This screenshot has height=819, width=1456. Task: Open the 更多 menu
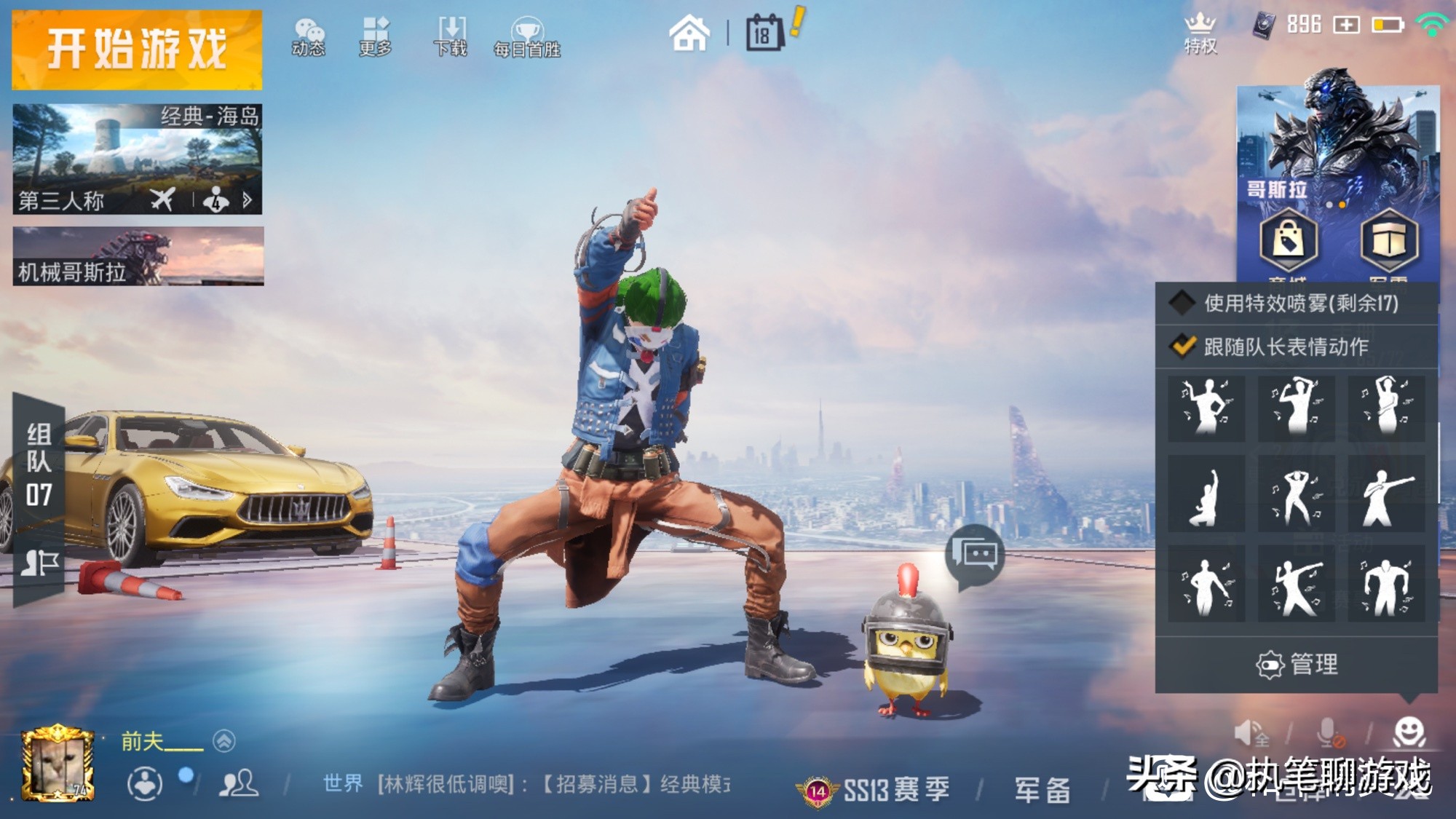click(376, 37)
